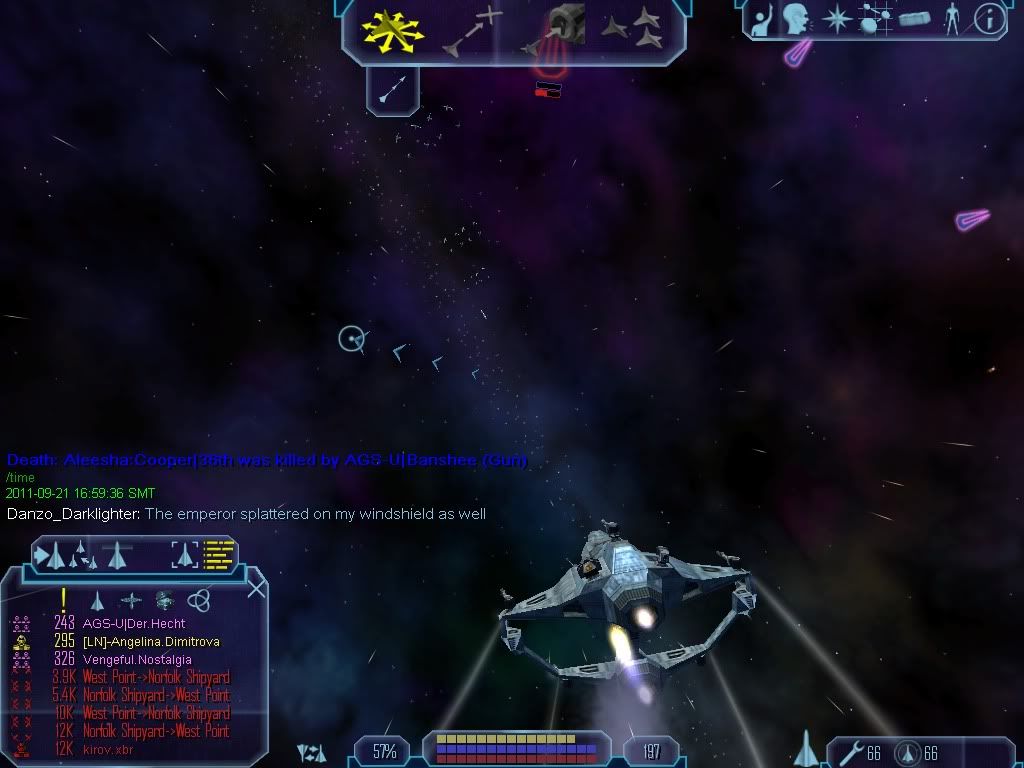This screenshot has width=1024, height=768.
Task: Switch to the interlocking rings contact filter
Action: point(199,600)
